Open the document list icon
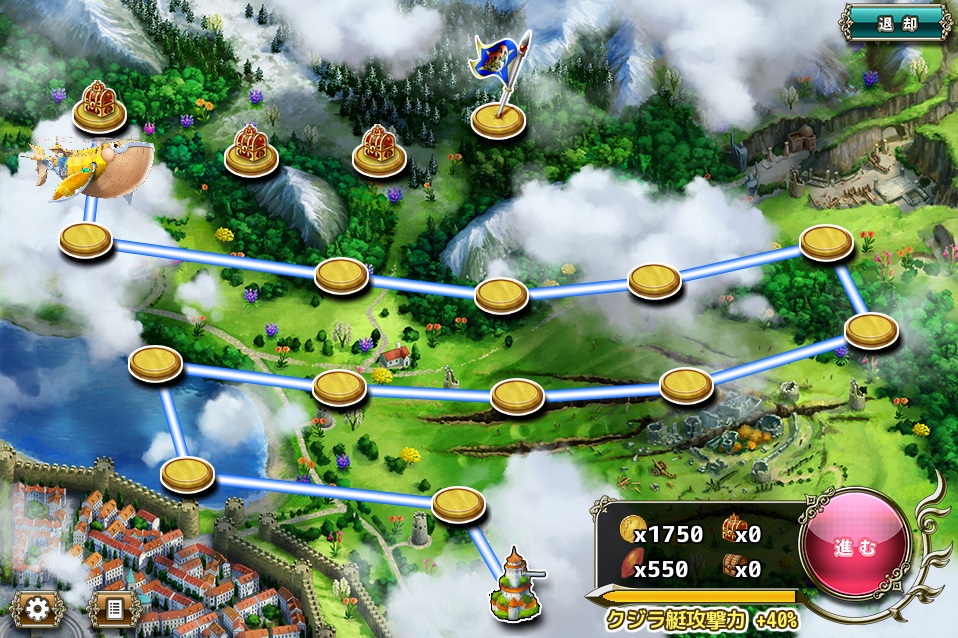 click(x=113, y=607)
